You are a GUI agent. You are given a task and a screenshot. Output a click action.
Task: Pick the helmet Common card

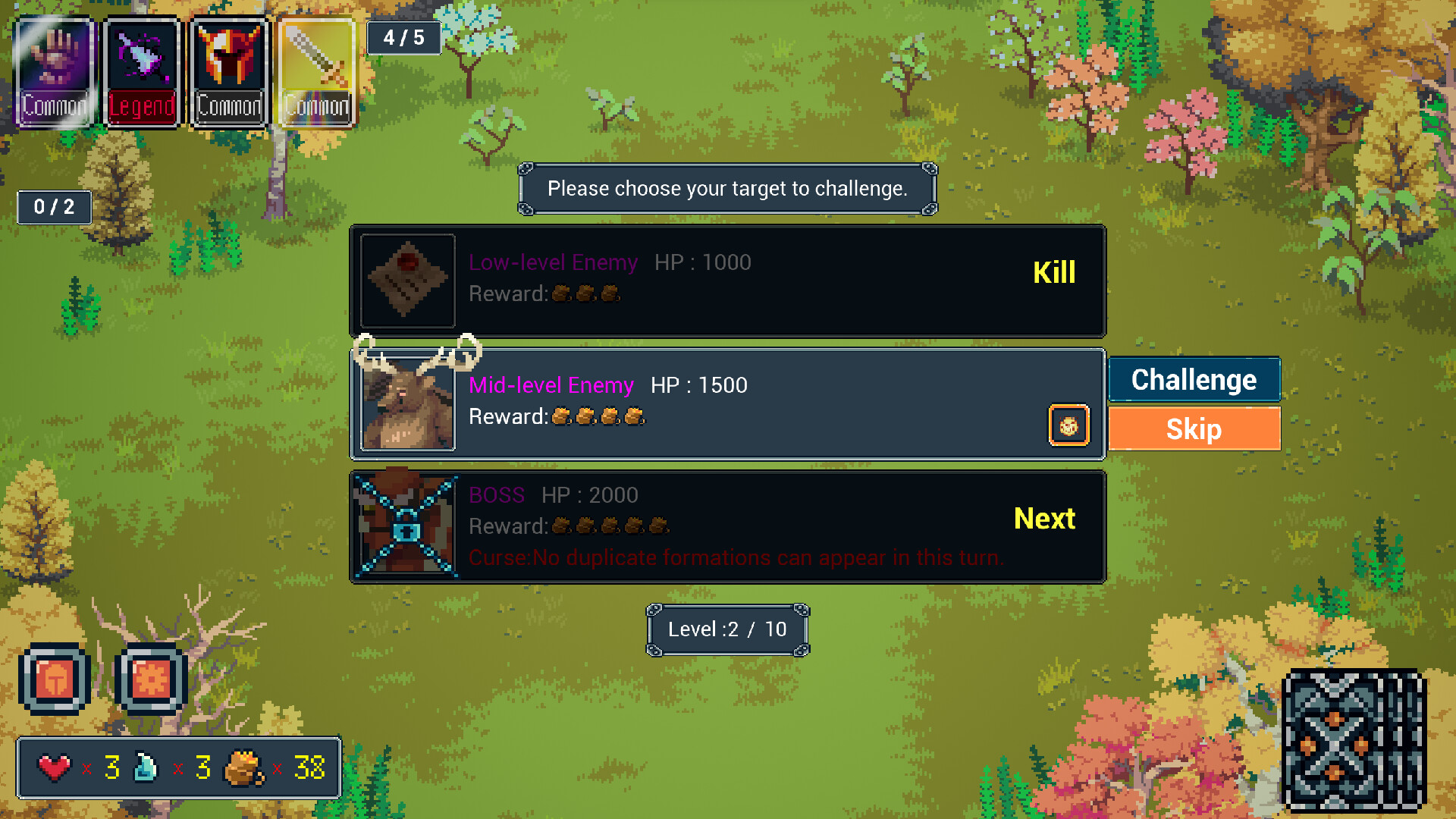coord(228,68)
